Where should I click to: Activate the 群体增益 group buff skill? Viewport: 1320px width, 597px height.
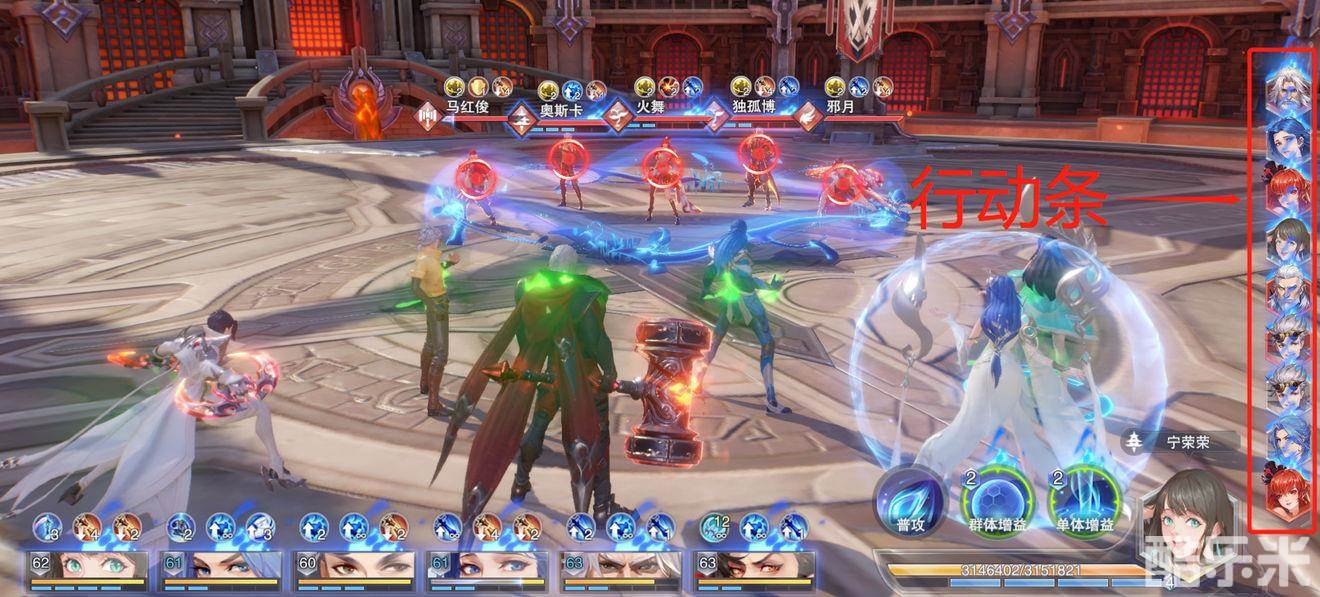[993, 497]
